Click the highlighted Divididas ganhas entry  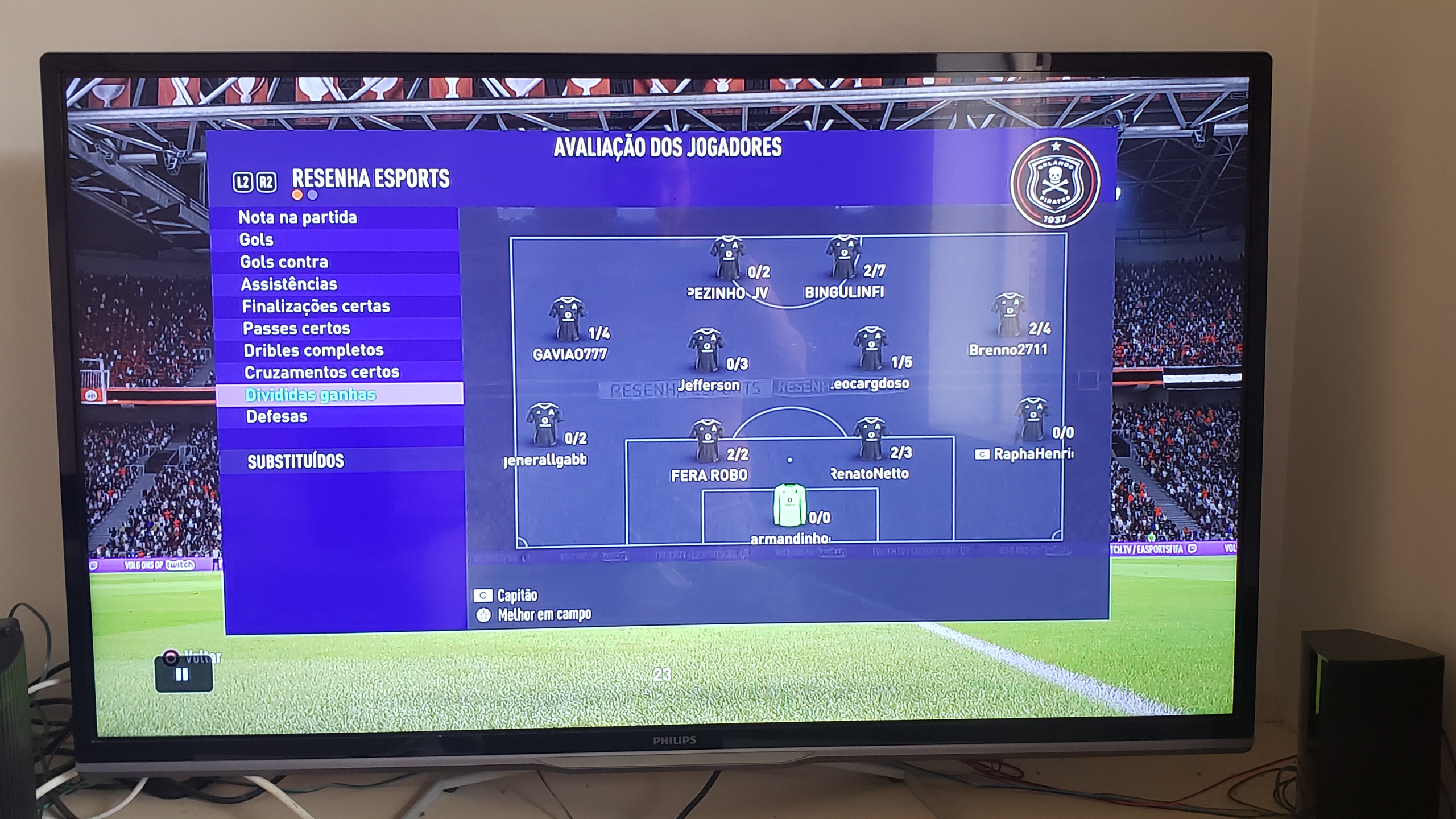pyautogui.click(x=311, y=394)
